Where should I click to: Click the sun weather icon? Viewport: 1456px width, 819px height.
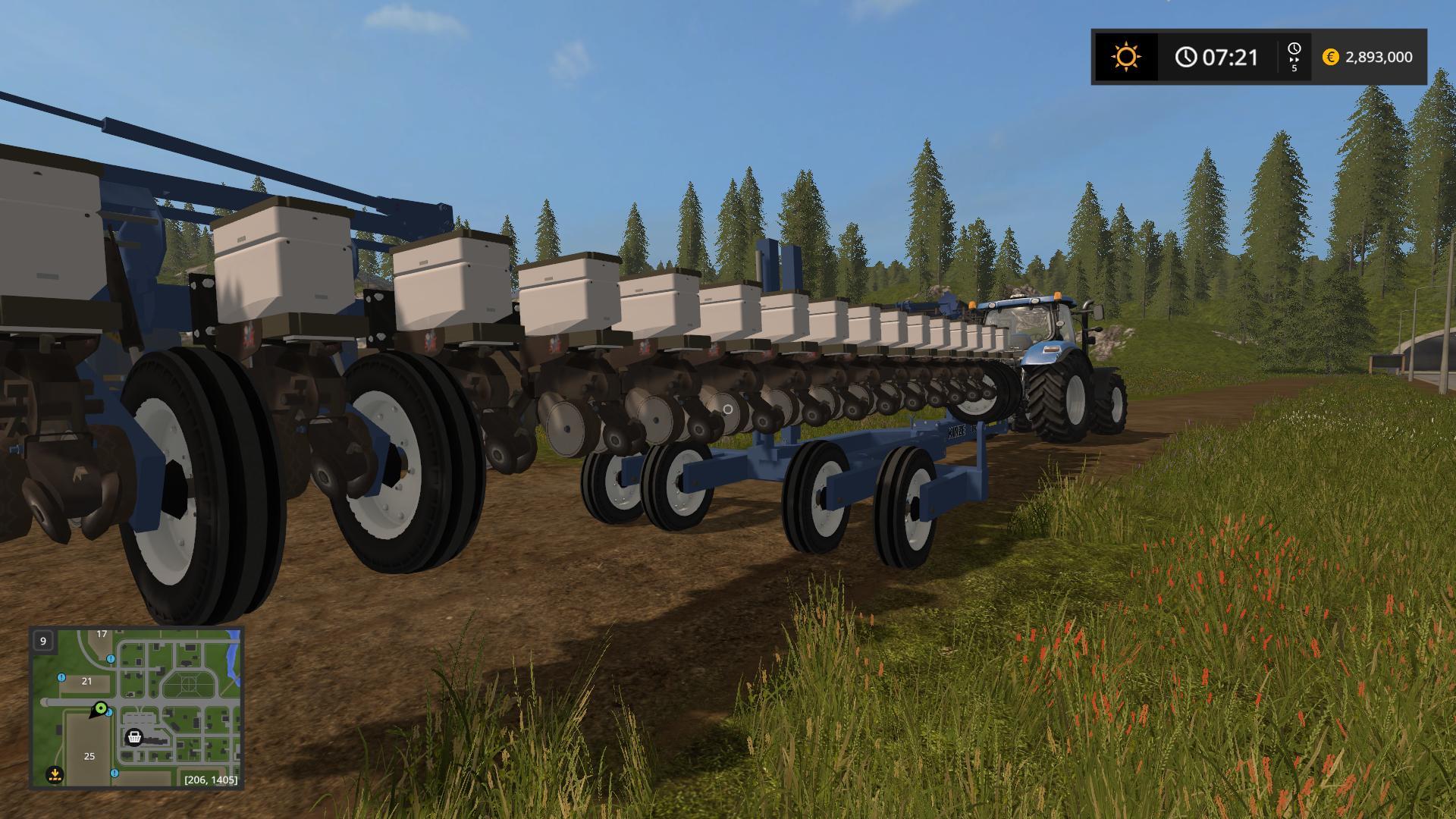[1125, 57]
